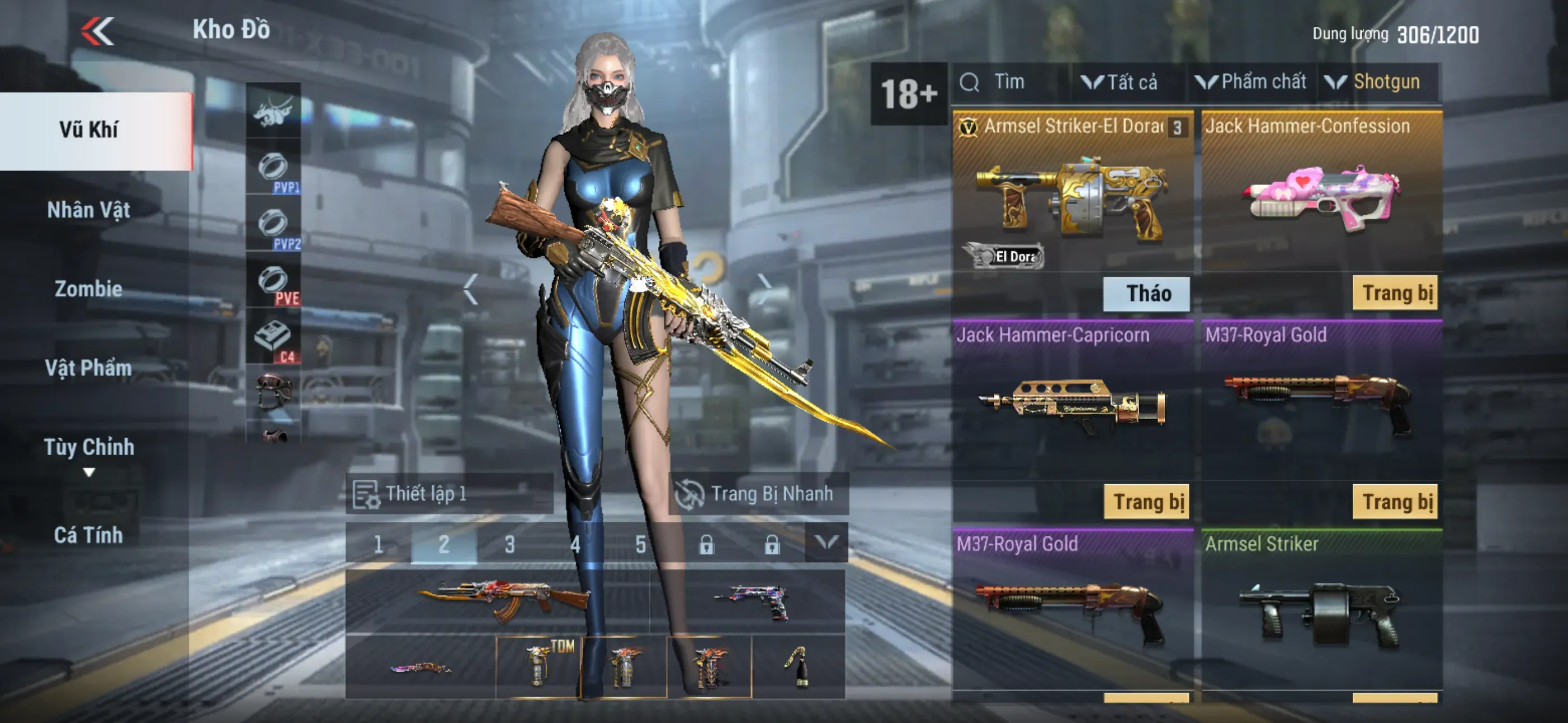Equip the Jack Hammer-Capricorn shotgun
Viewport: 1568px width, 723px height.
click(x=1148, y=502)
